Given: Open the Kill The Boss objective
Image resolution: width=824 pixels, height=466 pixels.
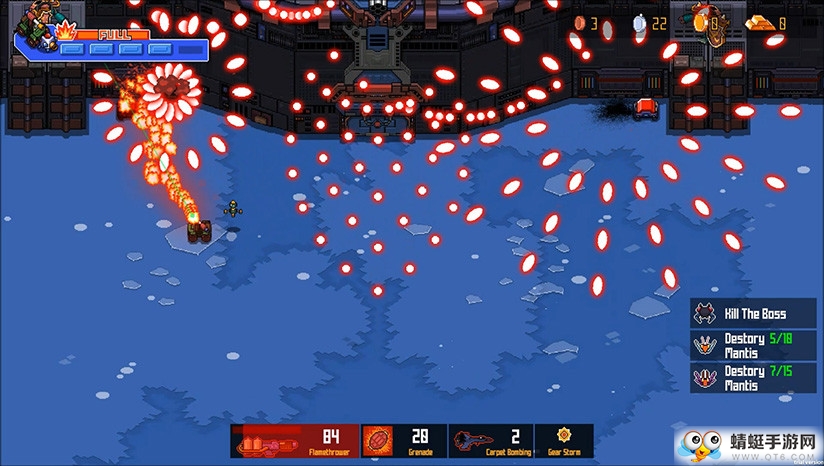Looking at the screenshot, I should [753, 313].
